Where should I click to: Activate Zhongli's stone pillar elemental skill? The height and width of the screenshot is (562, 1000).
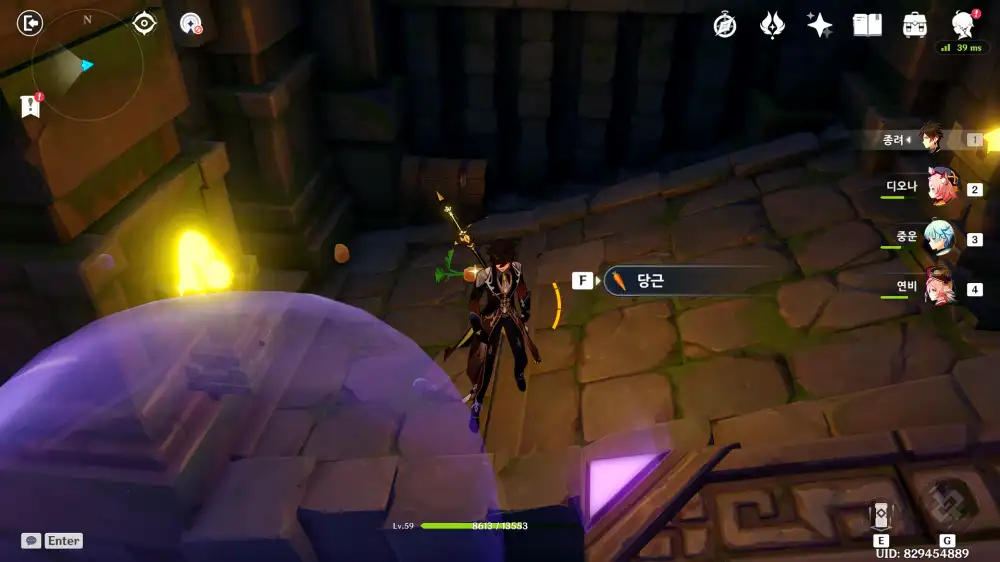click(881, 514)
